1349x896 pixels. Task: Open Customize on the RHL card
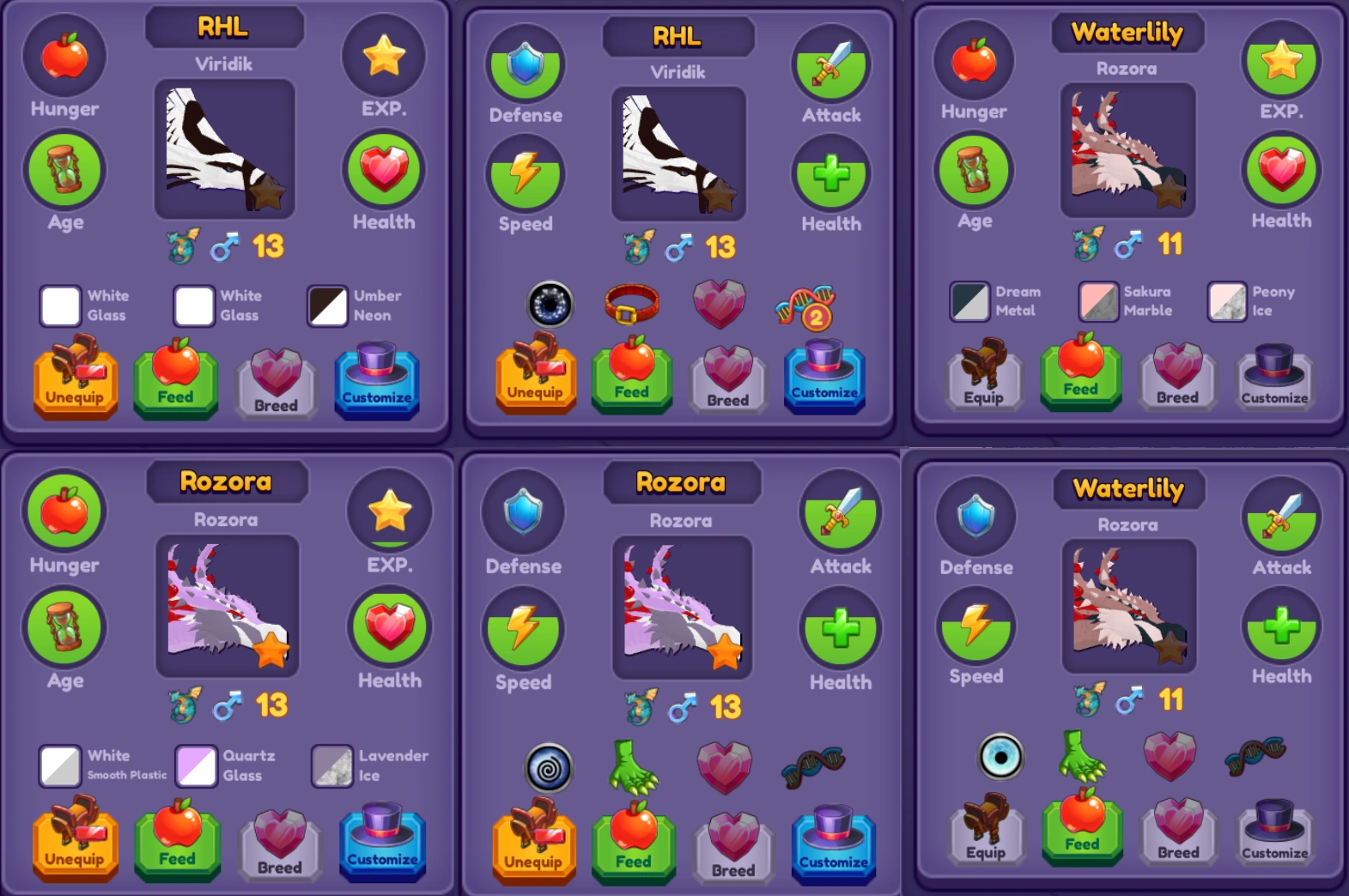(x=376, y=380)
